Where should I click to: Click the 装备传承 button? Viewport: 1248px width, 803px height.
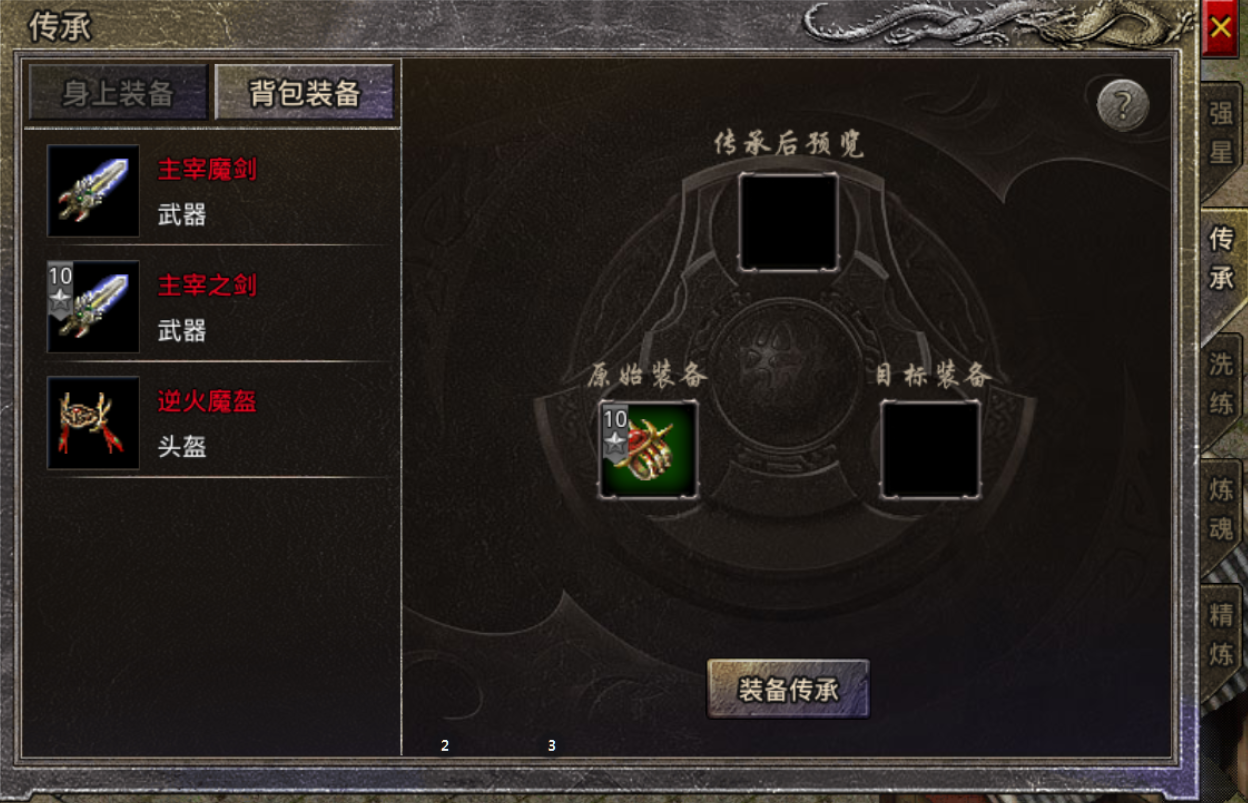tap(788, 689)
